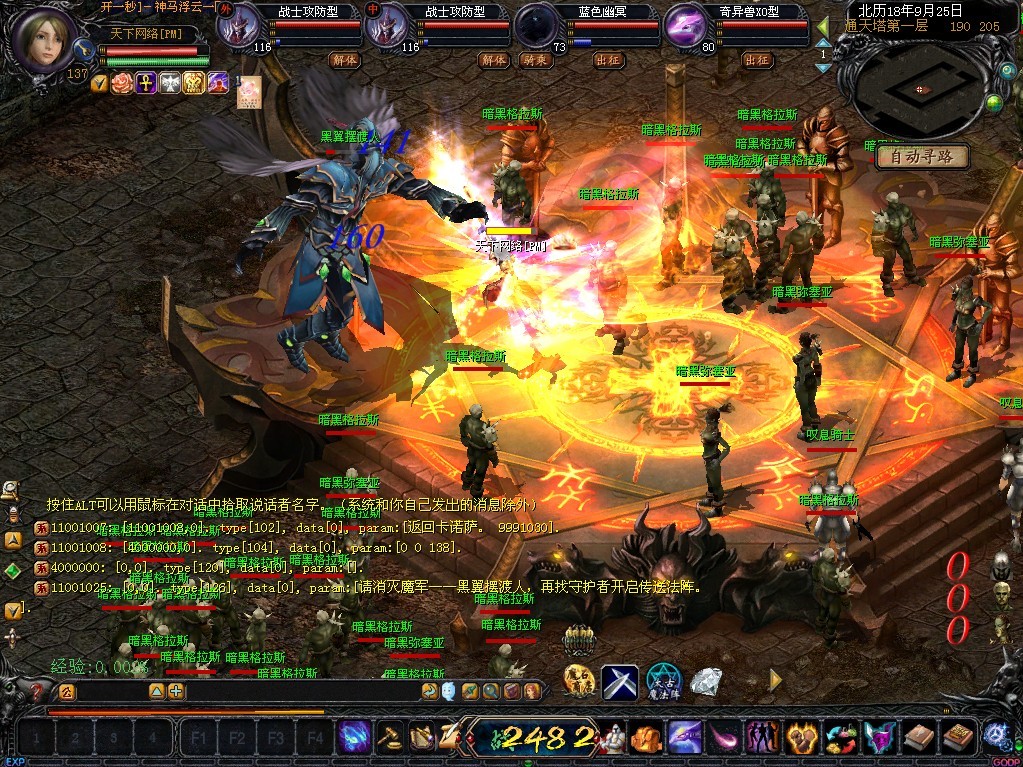The image size is (1023, 767).
Task: Select the 蓝色幽冥 pet portrait
Action: click(537, 25)
